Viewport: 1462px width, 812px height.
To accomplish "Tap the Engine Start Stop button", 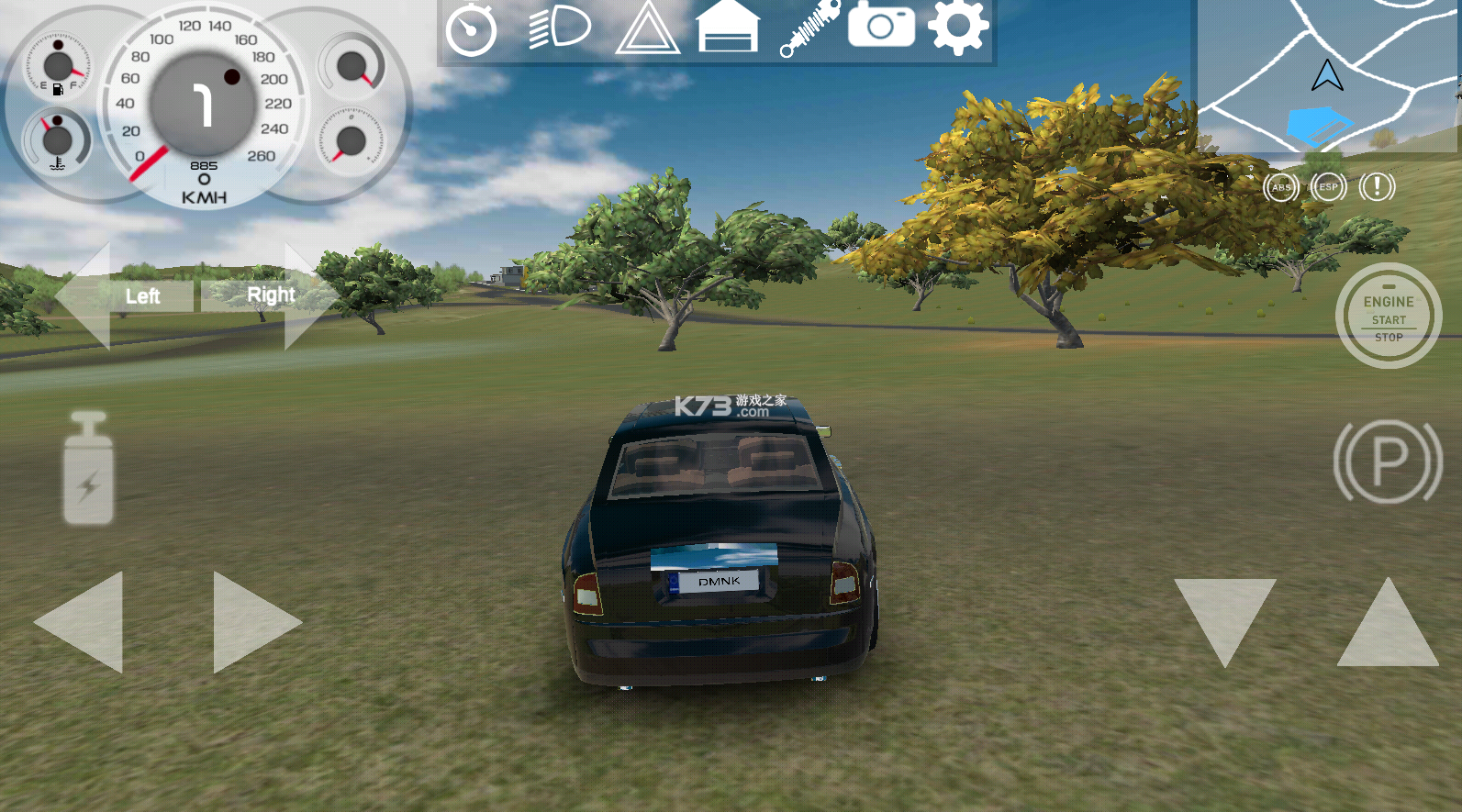I will tap(1388, 317).
